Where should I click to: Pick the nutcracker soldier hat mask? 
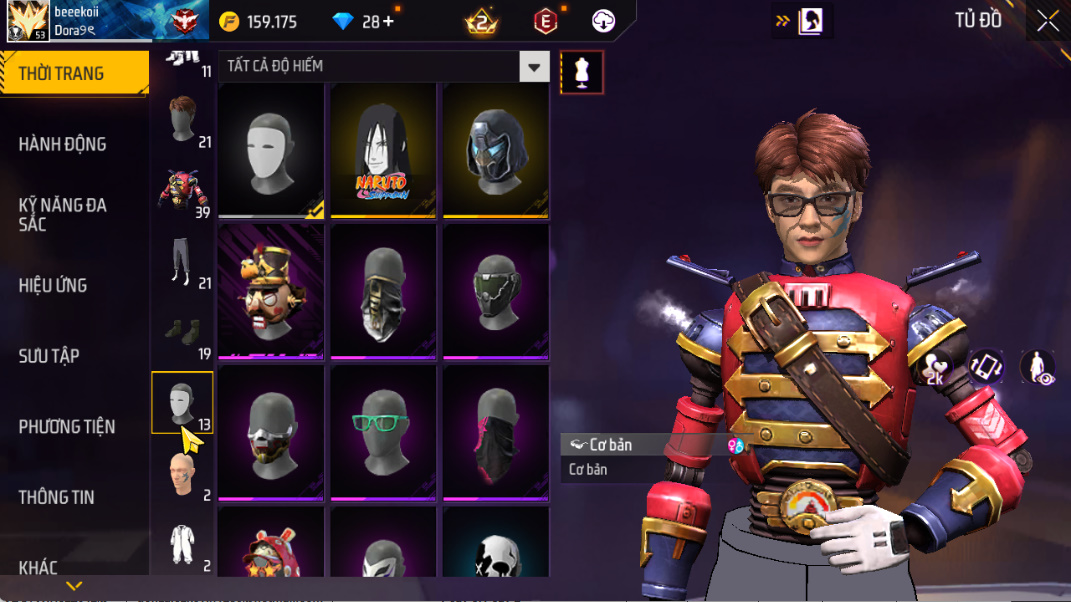[x=271, y=291]
